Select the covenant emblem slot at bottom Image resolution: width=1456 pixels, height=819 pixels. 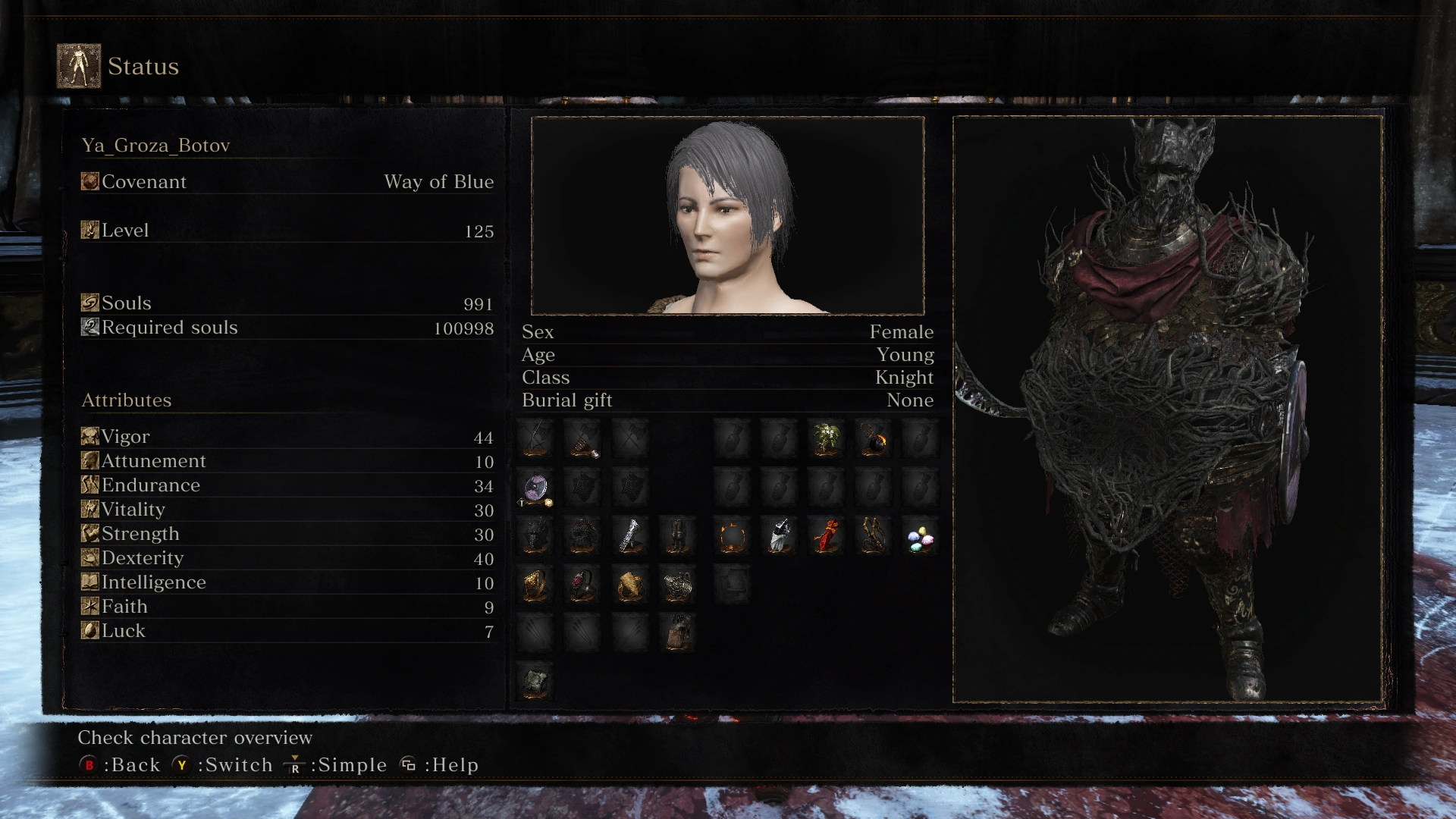click(536, 681)
